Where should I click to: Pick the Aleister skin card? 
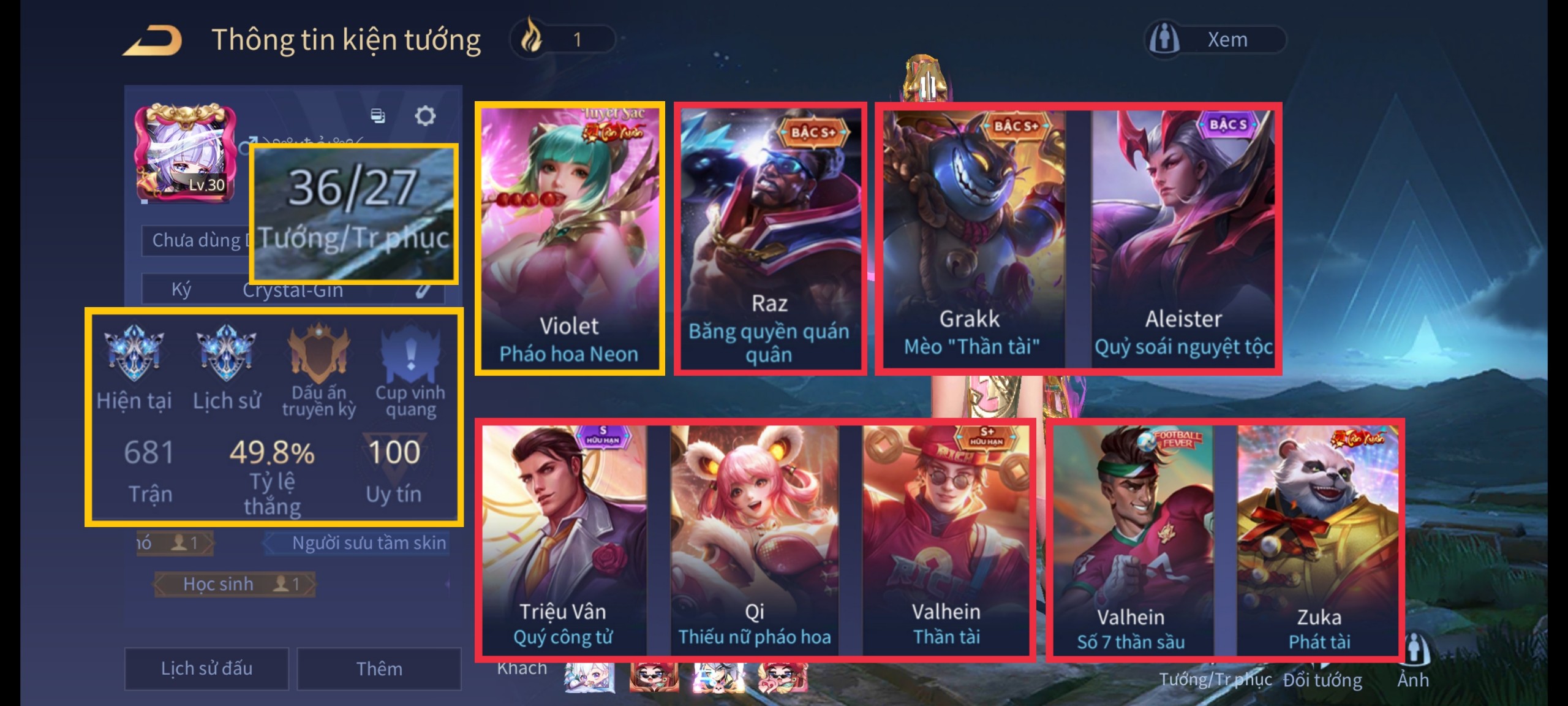click(1183, 238)
